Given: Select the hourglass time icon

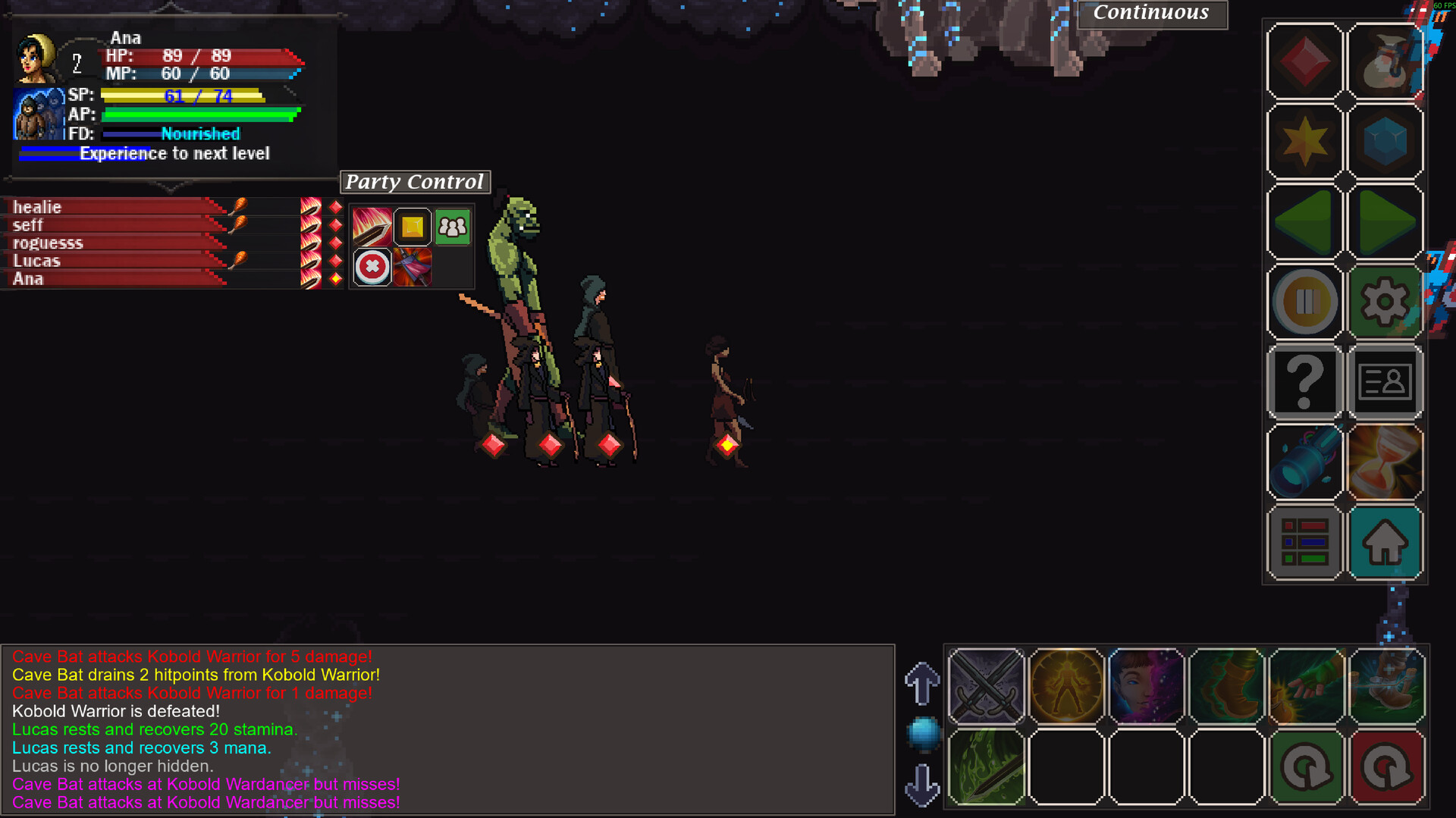Looking at the screenshot, I should point(1386,461).
